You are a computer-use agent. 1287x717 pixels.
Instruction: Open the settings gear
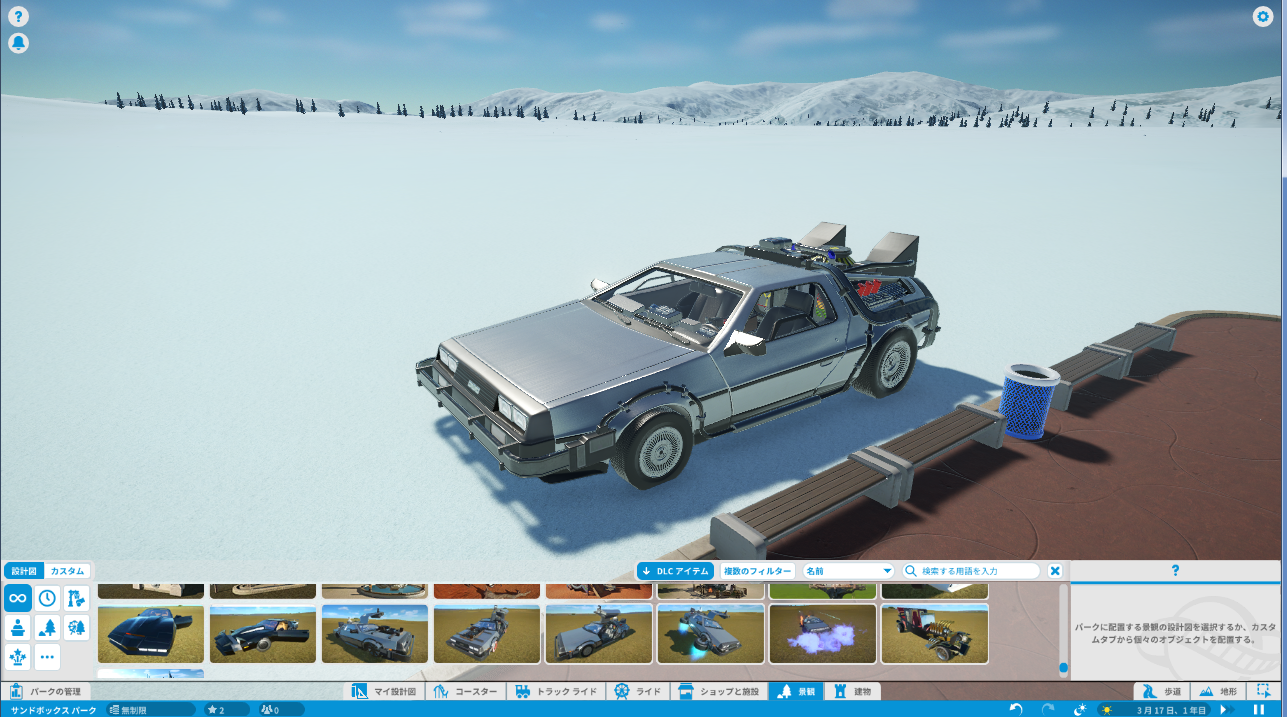(1263, 17)
